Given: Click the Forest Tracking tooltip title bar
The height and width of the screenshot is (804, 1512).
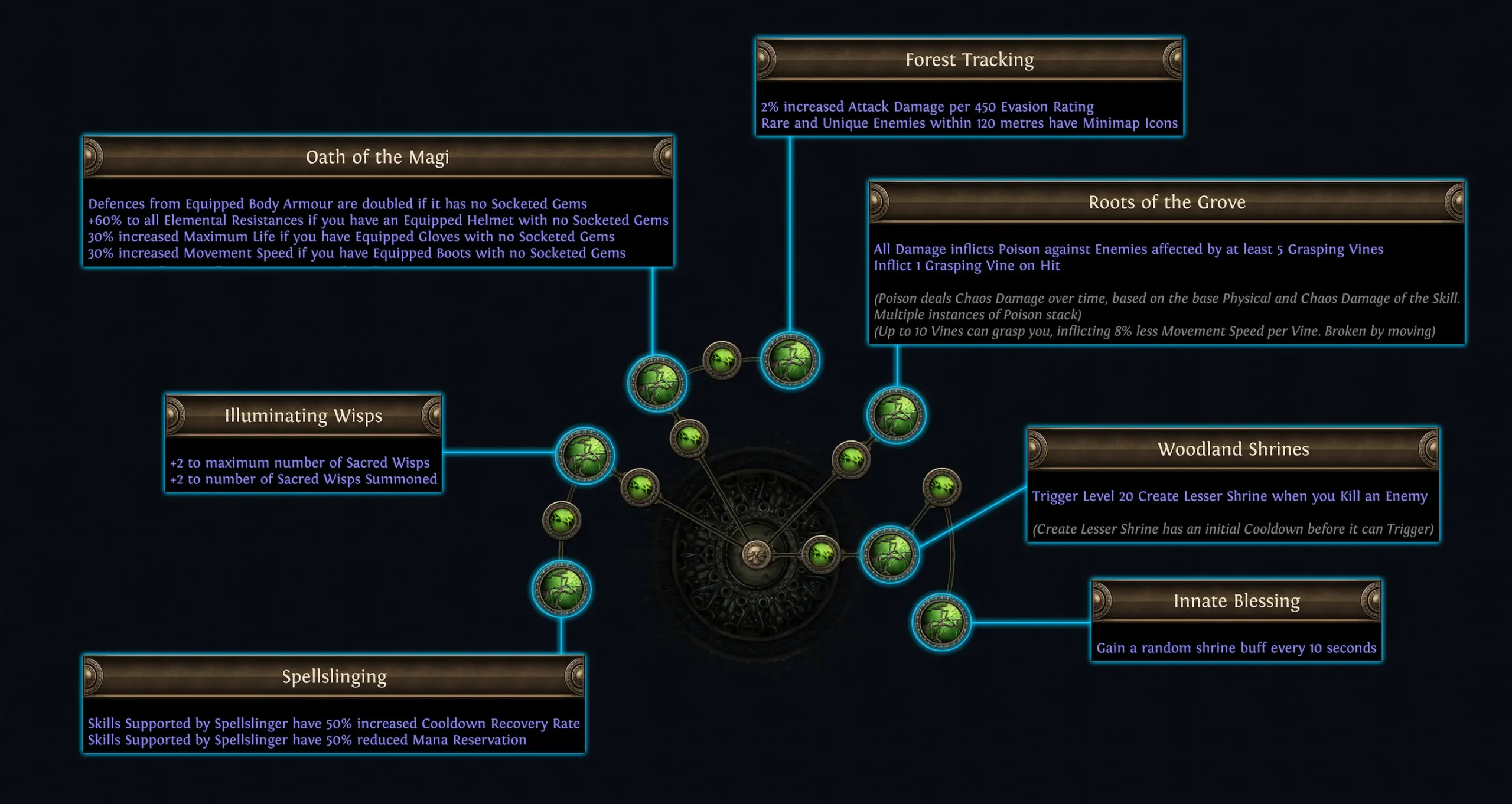Looking at the screenshot, I should tap(970, 60).
